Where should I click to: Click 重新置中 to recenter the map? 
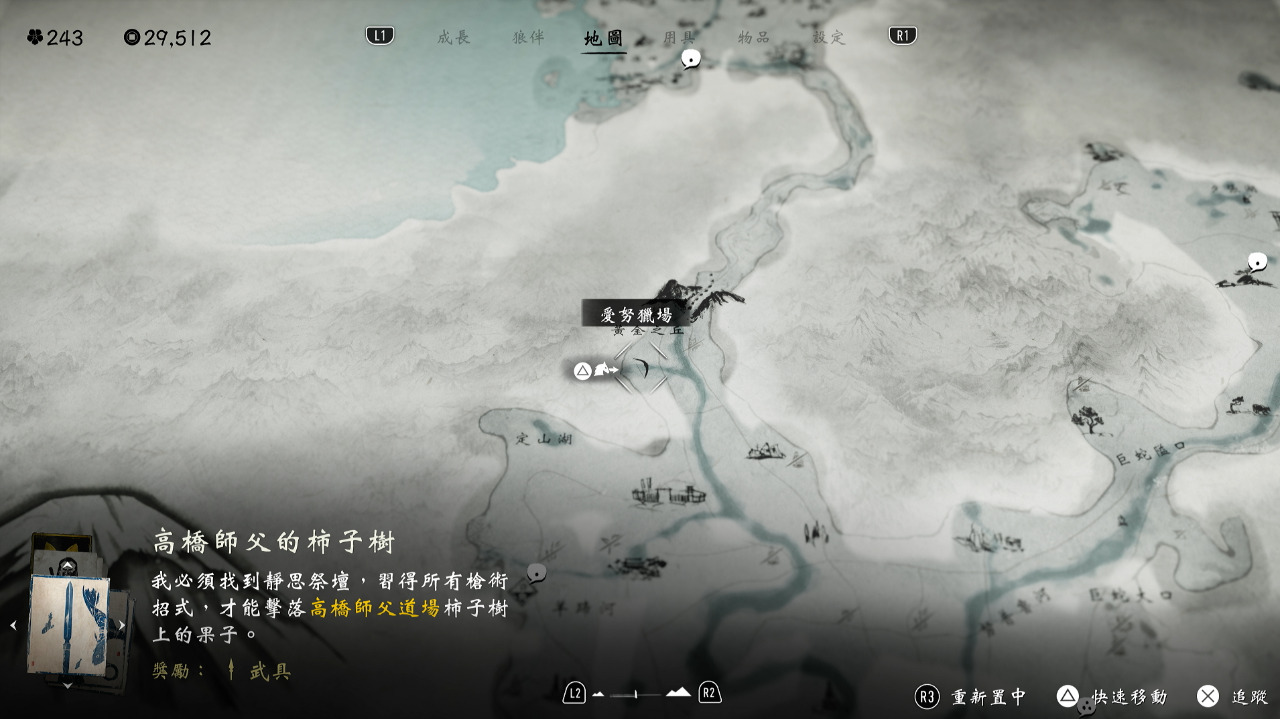[x=972, y=696]
